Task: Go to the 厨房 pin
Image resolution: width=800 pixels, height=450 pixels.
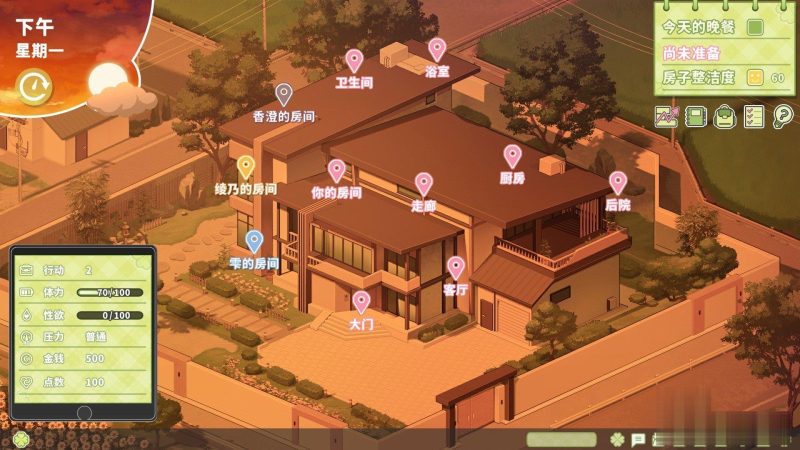Action: (512, 156)
